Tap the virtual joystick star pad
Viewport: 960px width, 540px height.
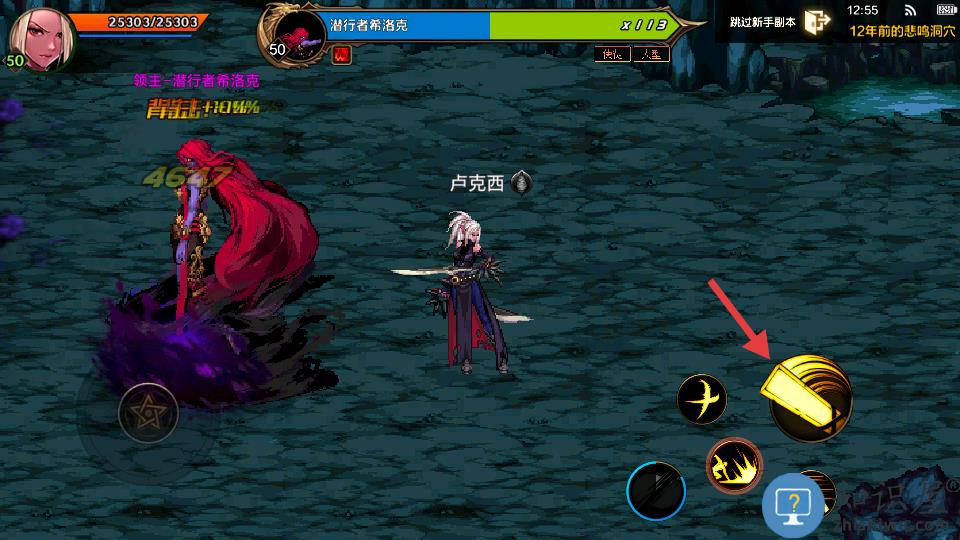(x=148, y=412)
